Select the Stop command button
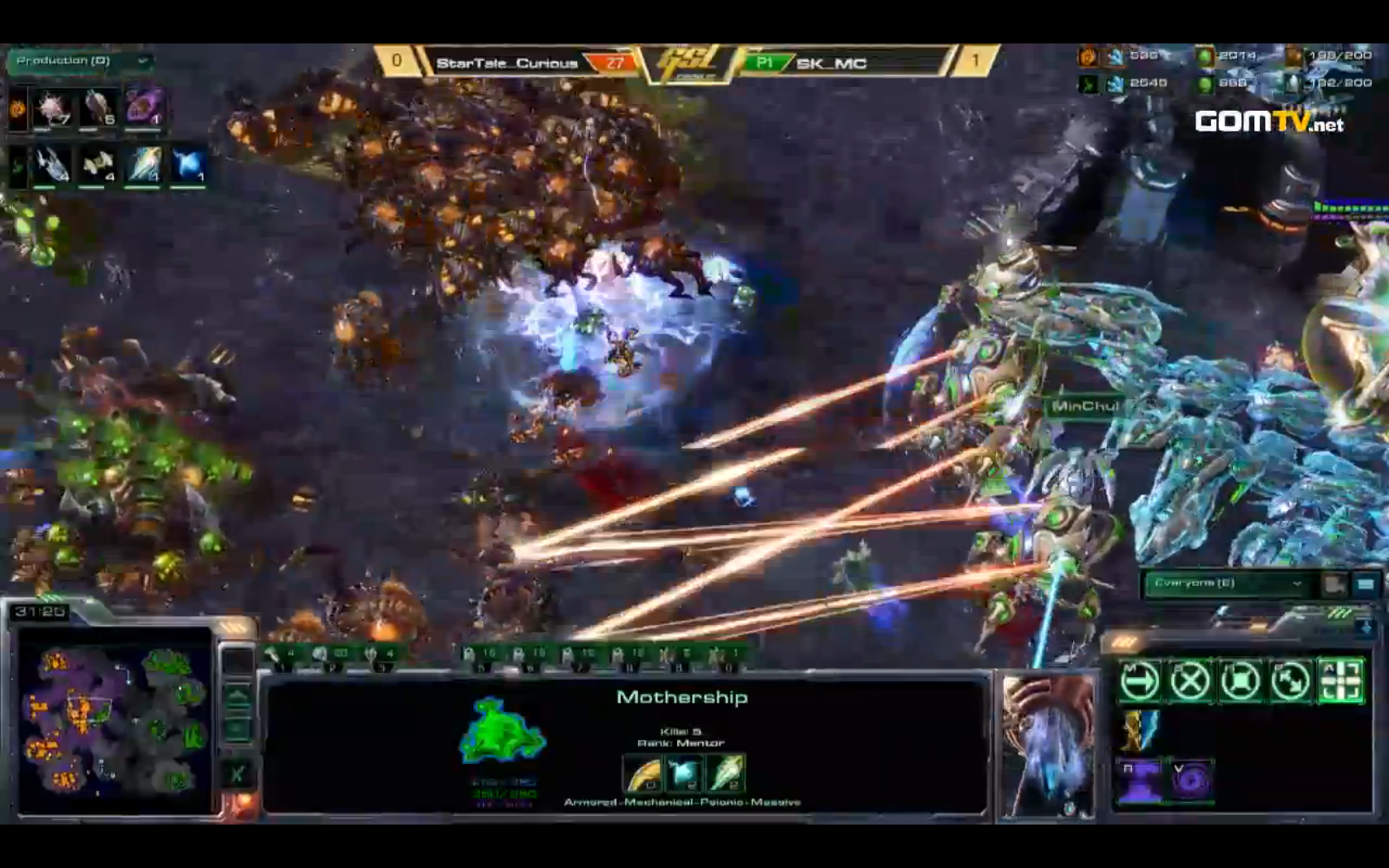 [x=1190, y=682]
